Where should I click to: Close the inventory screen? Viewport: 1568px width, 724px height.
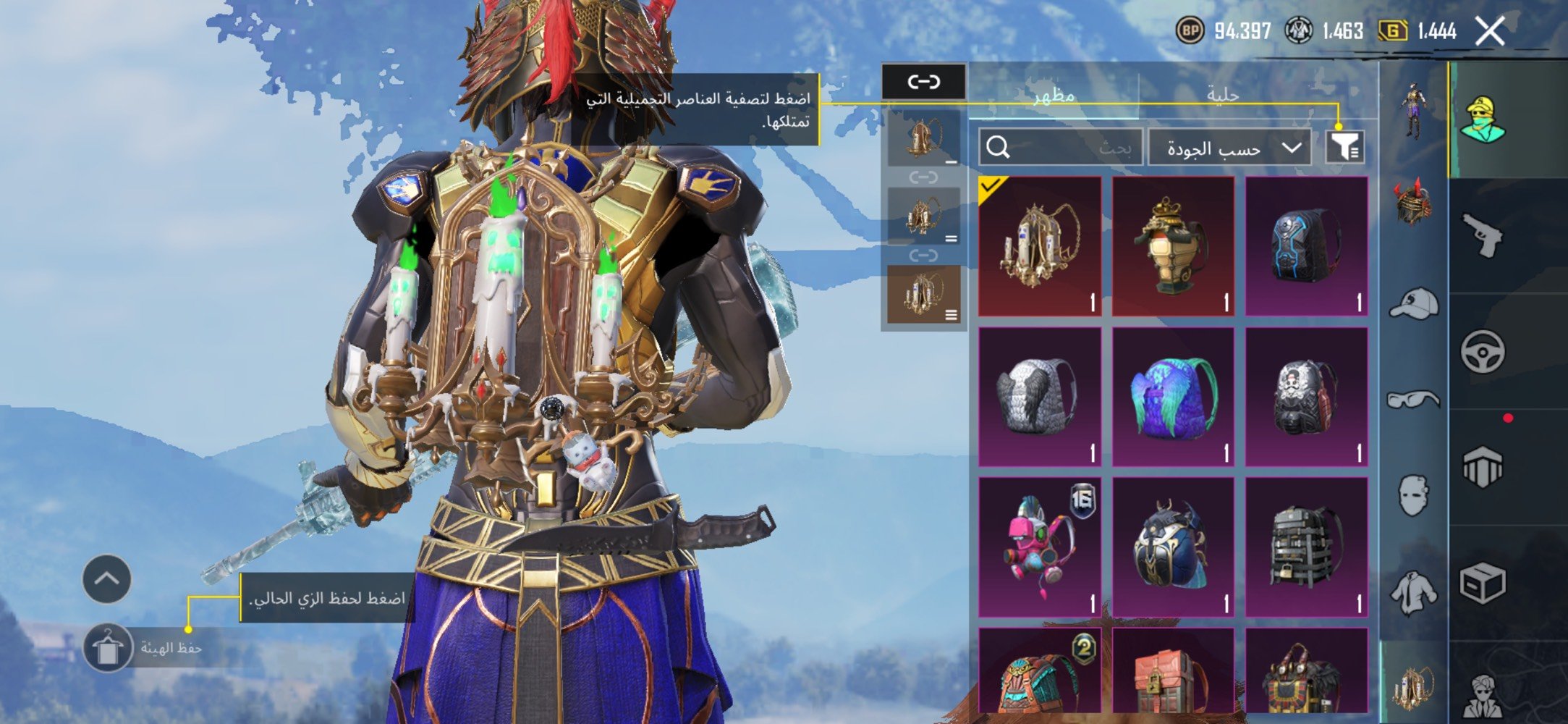(1490, 31)
